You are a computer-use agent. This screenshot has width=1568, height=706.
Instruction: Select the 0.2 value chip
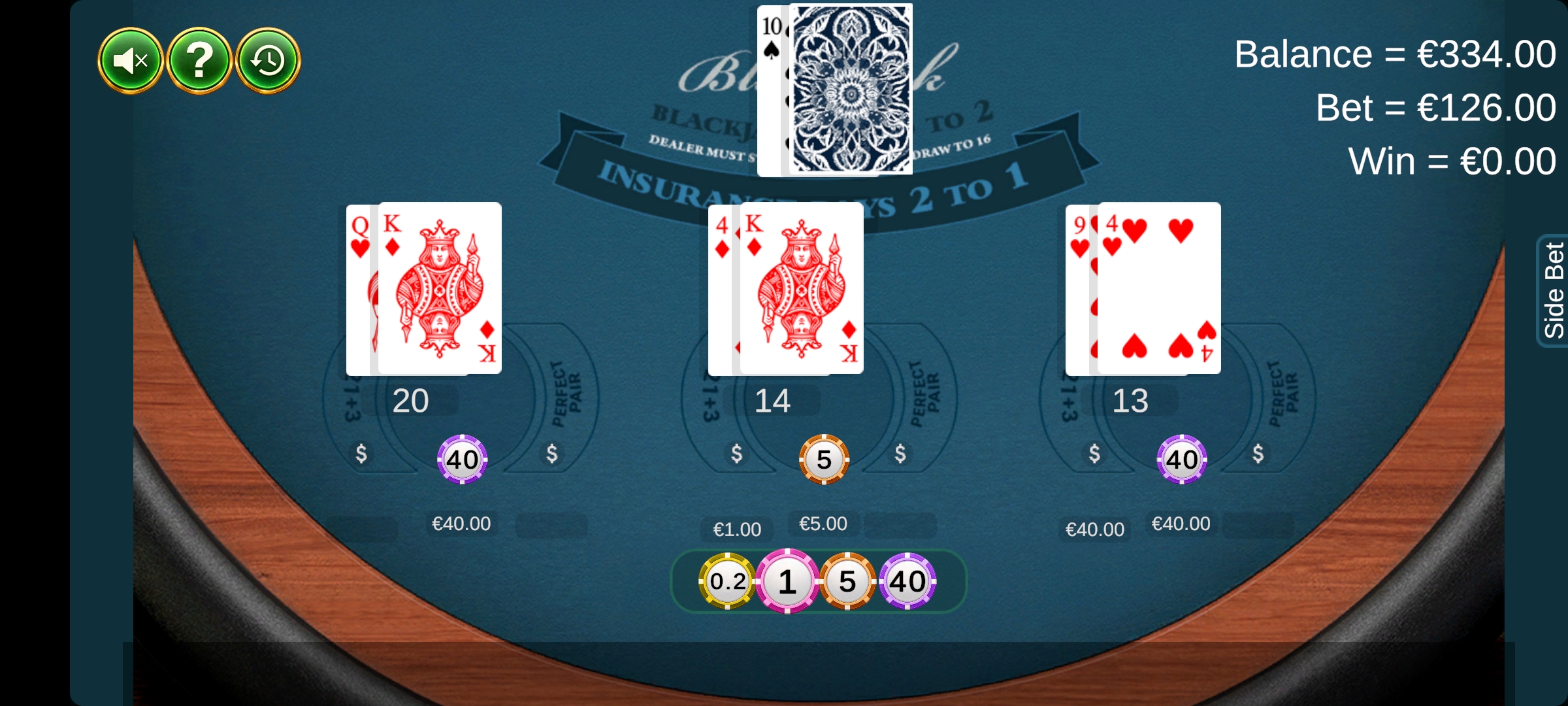[x=727, y=582]
